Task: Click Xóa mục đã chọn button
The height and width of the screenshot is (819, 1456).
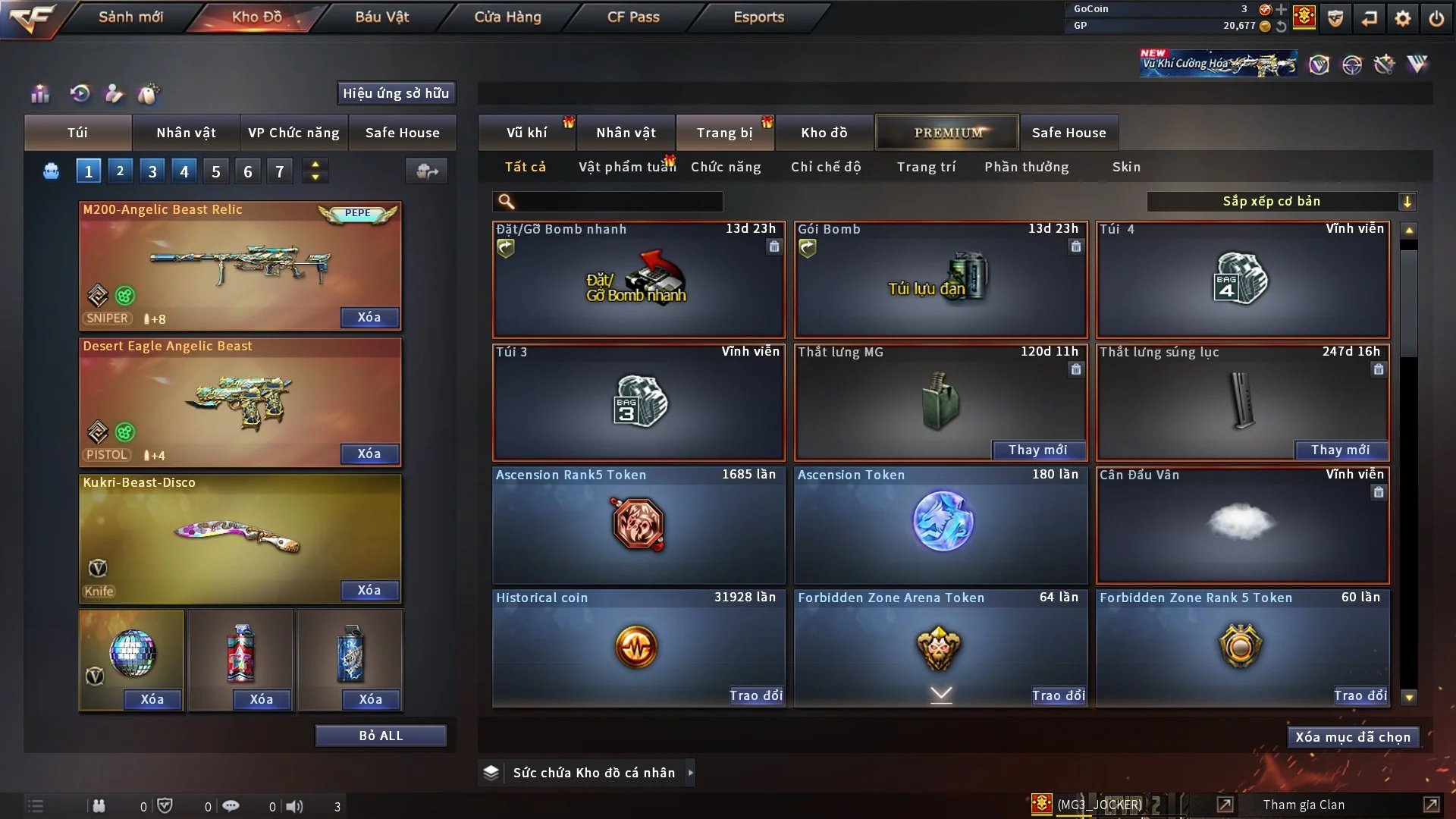Action: tap(1353, 737)
